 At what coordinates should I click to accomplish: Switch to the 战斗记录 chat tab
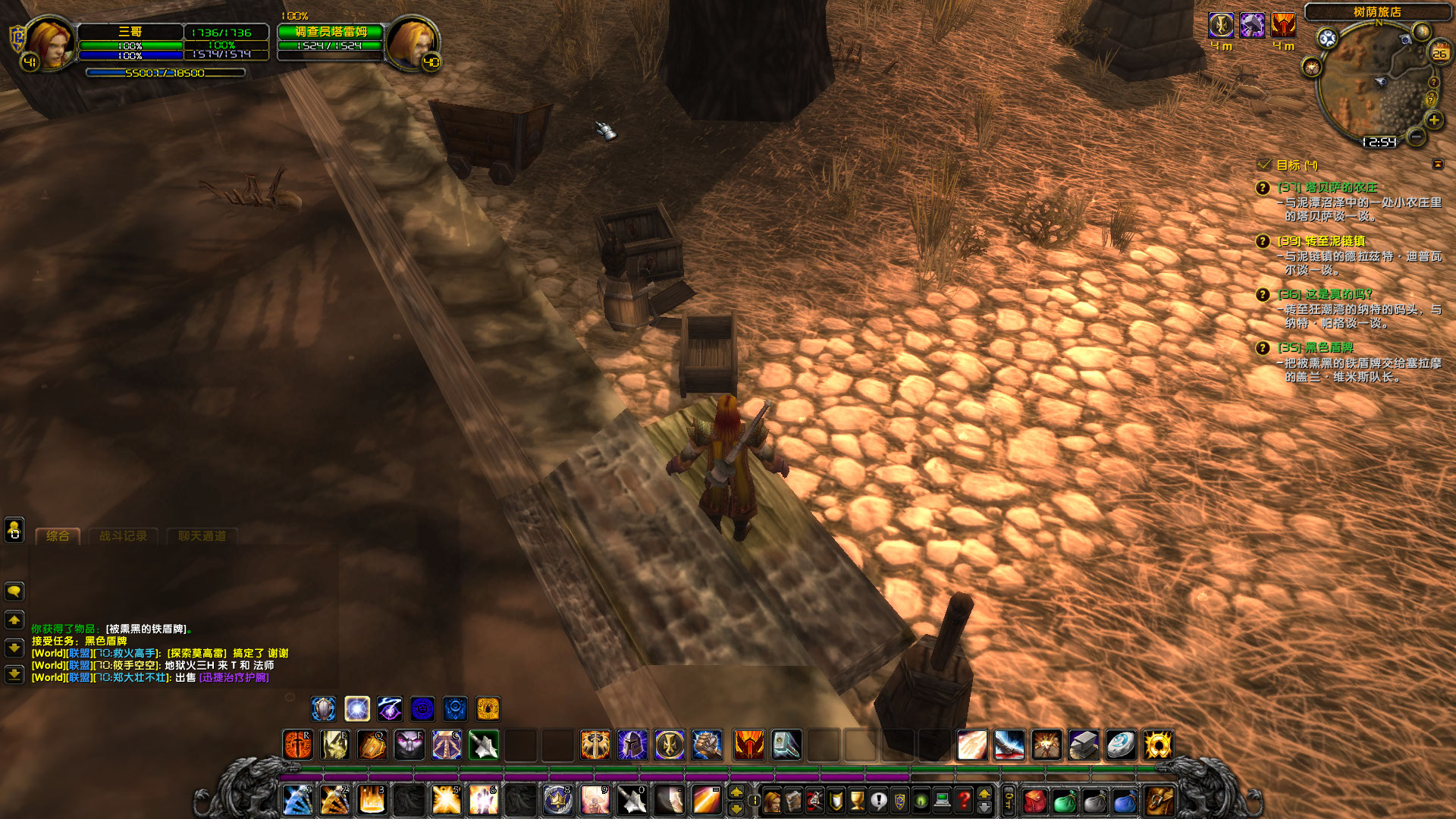point(124,536)
